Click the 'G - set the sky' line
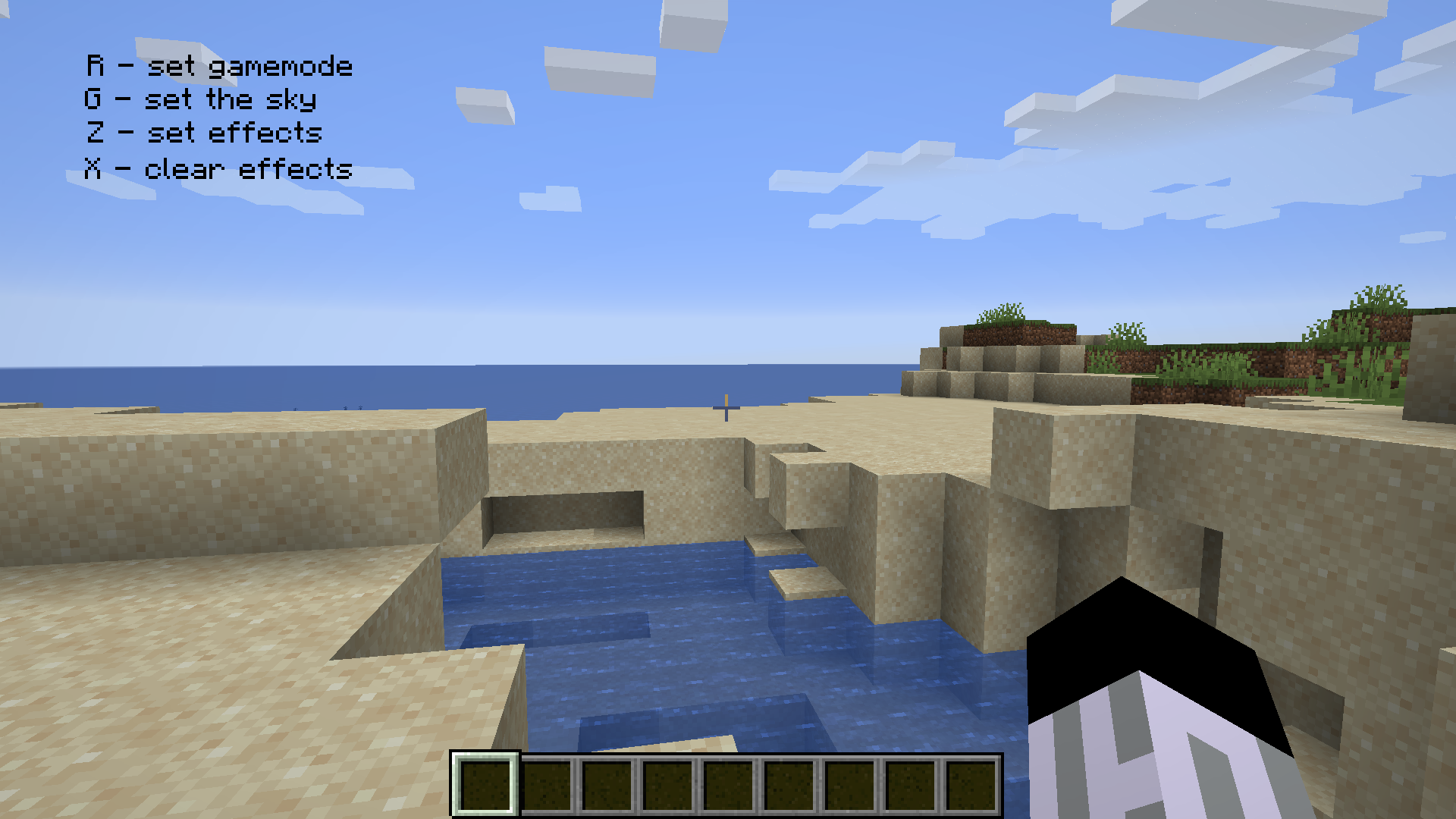Image resolution: width=1456 pixels, height=819 pixels. [x=201, y=99]
